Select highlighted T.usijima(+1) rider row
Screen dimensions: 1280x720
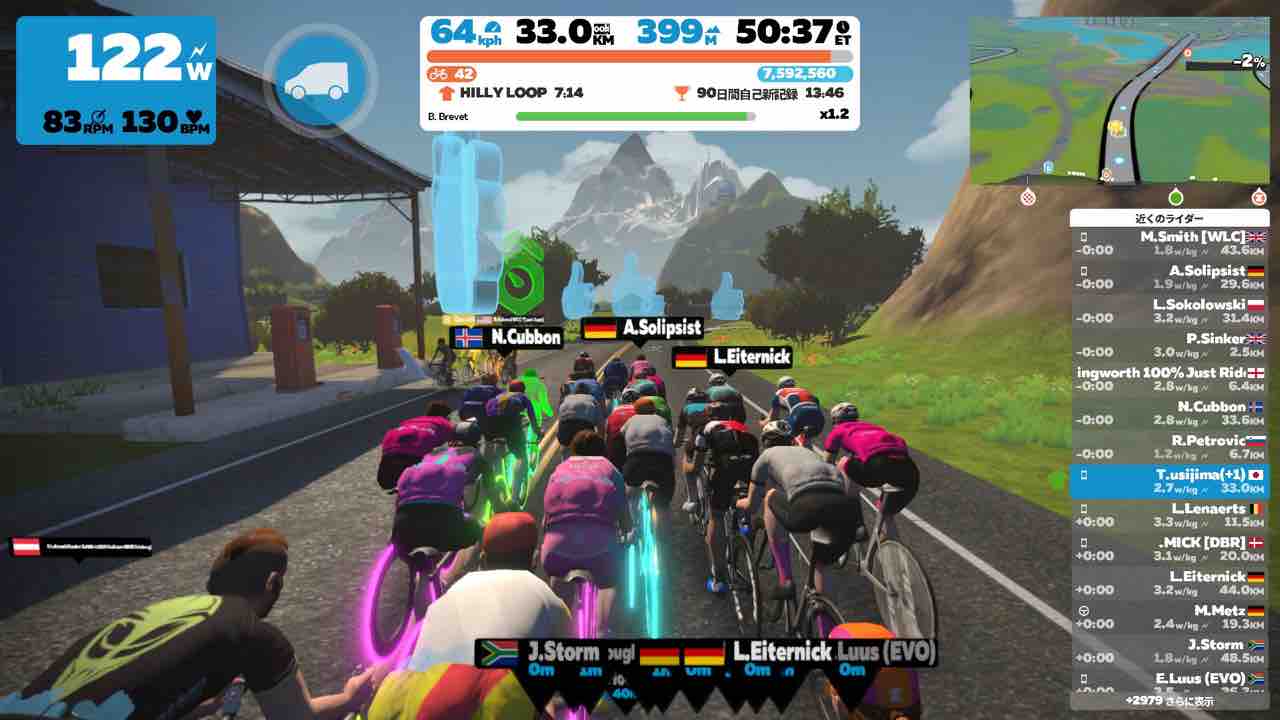point(1169,482)
